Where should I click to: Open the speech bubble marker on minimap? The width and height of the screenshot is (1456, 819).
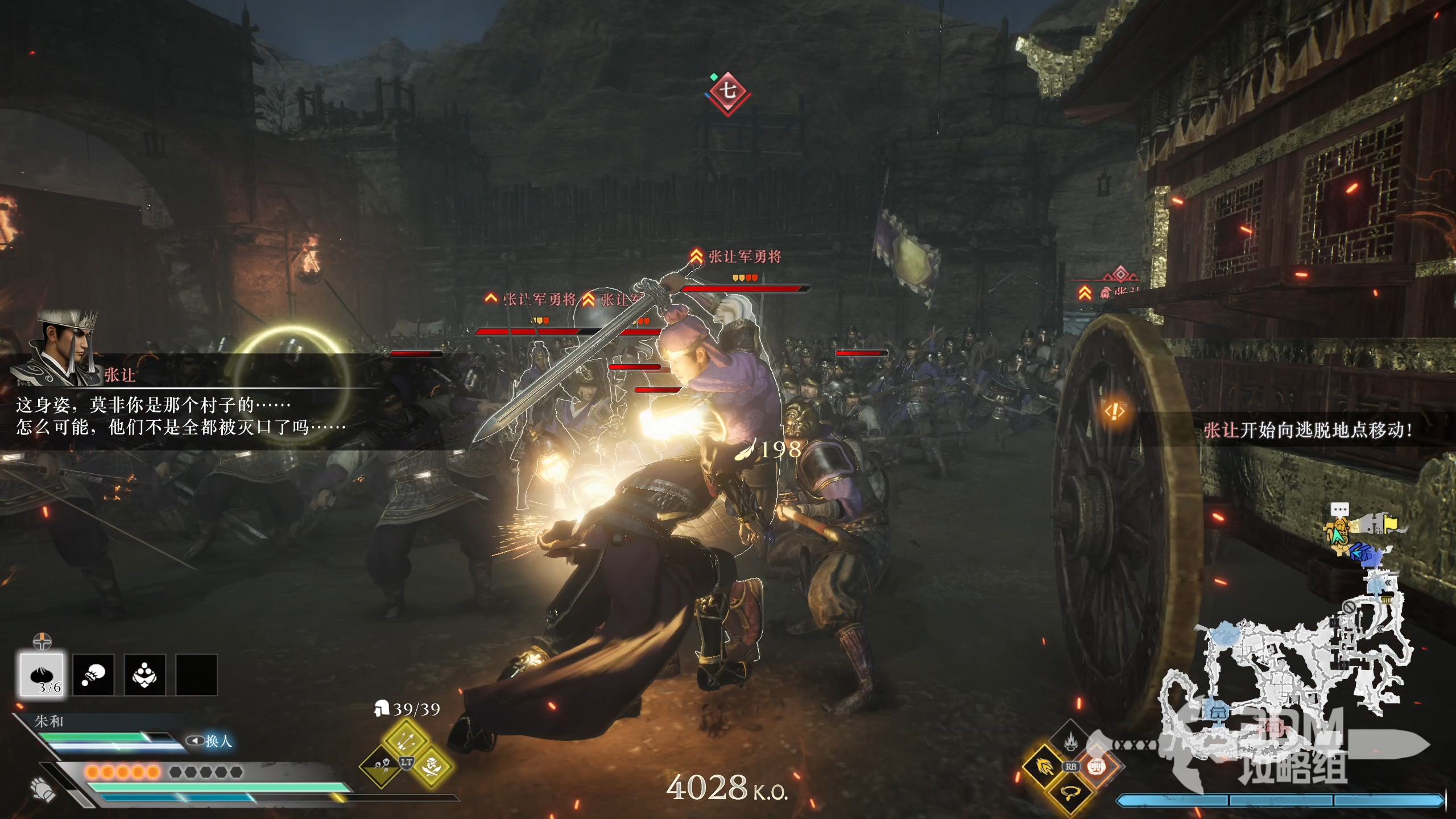pyautogui.click(x=1339, y=508)
